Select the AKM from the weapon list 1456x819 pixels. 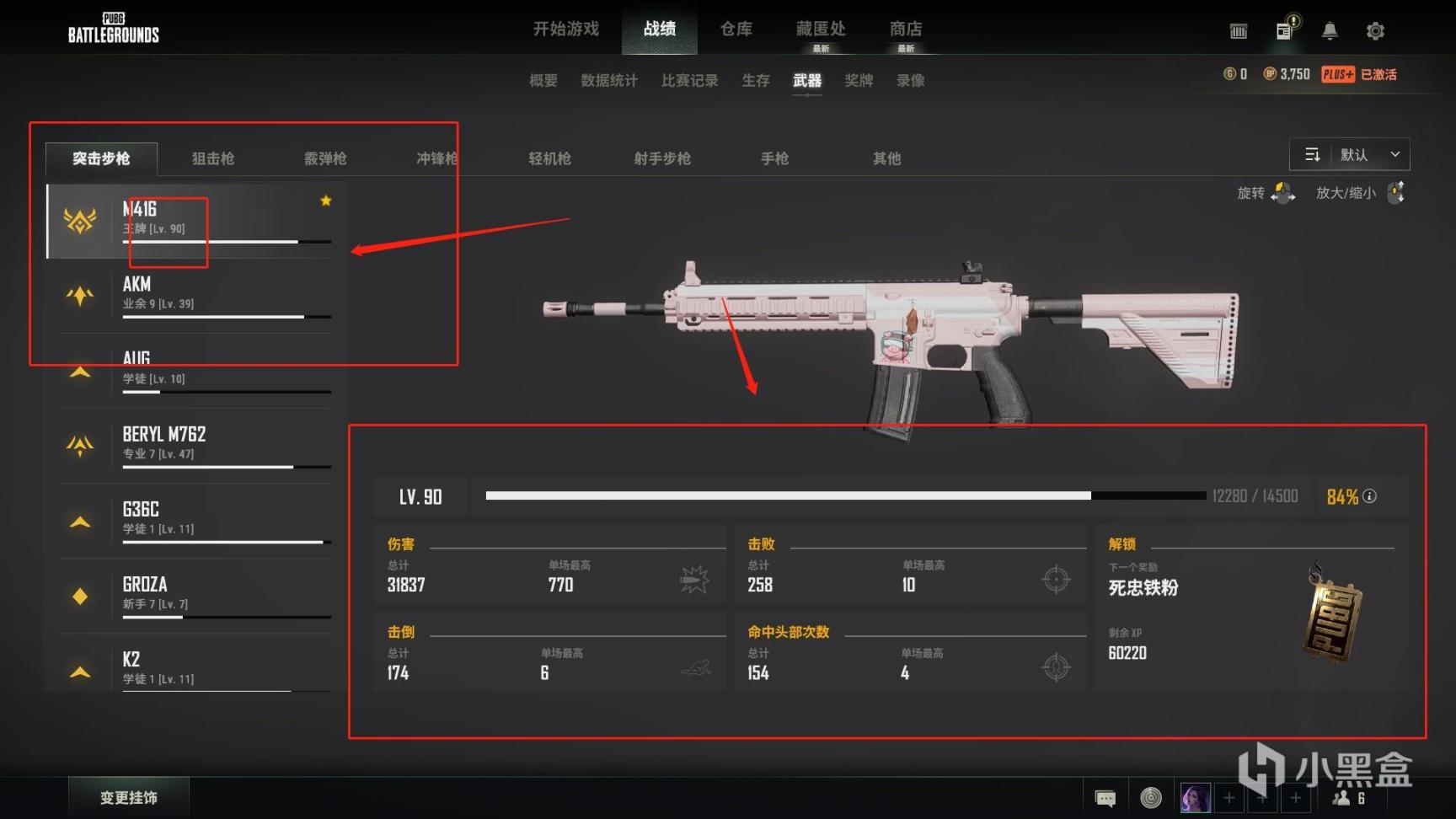[x=194, y=293]
